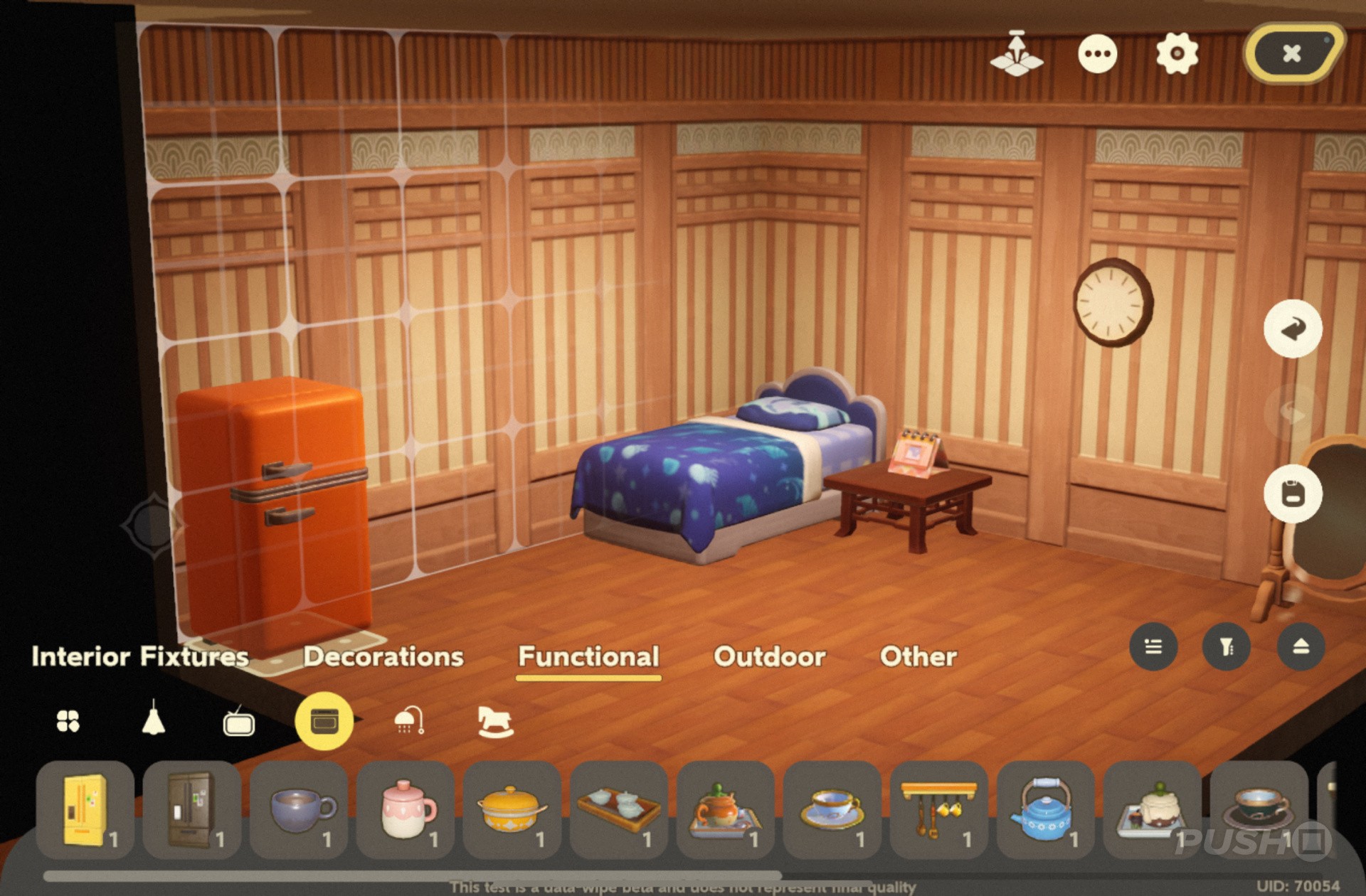The height and width of the screenshot is (896, 1366).
Task: Open the gear settings icon
Action: click(x=1177, y=53)
